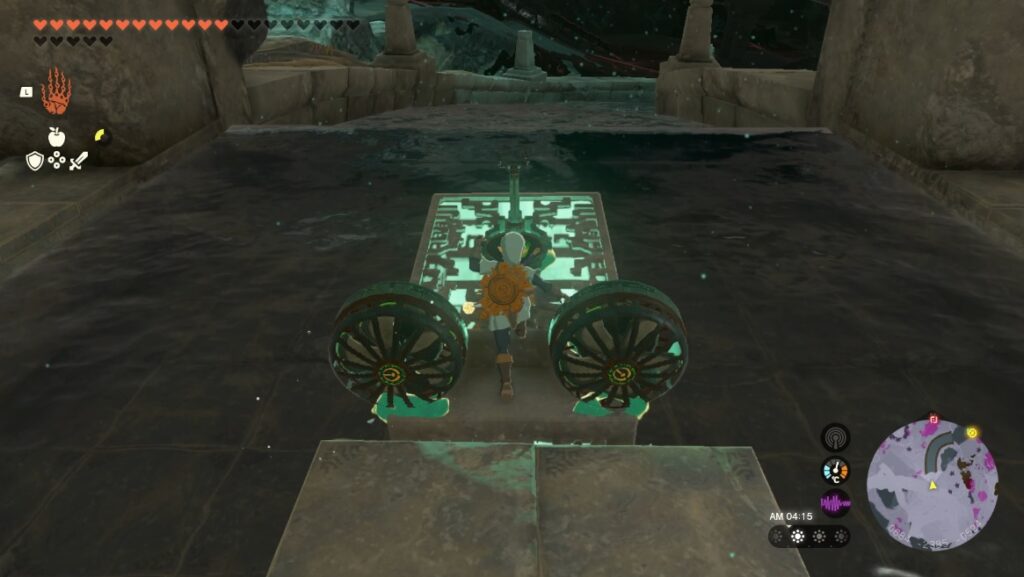Viewport: 1024px width, 577px height.
Task: Choose the sword weapon quick-select icon
Action: tap(78, 160)
